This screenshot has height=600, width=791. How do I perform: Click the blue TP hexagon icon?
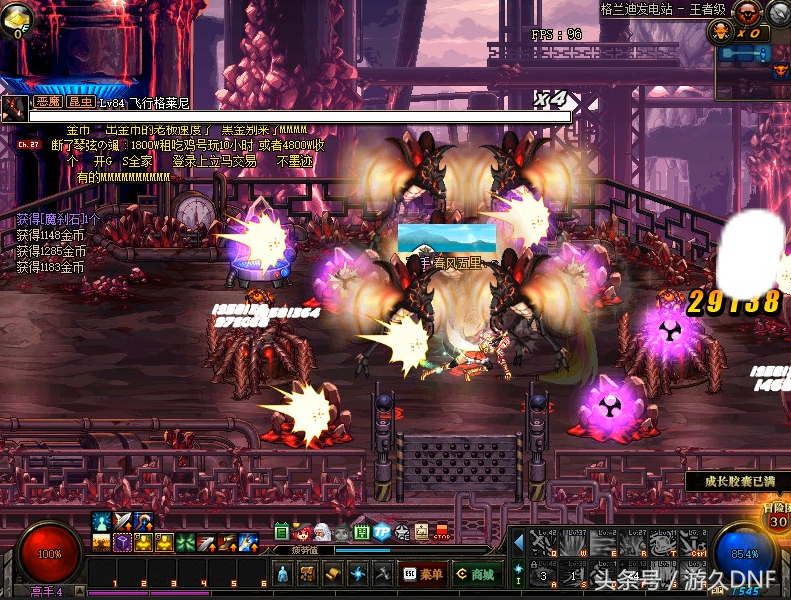(381, 532)
